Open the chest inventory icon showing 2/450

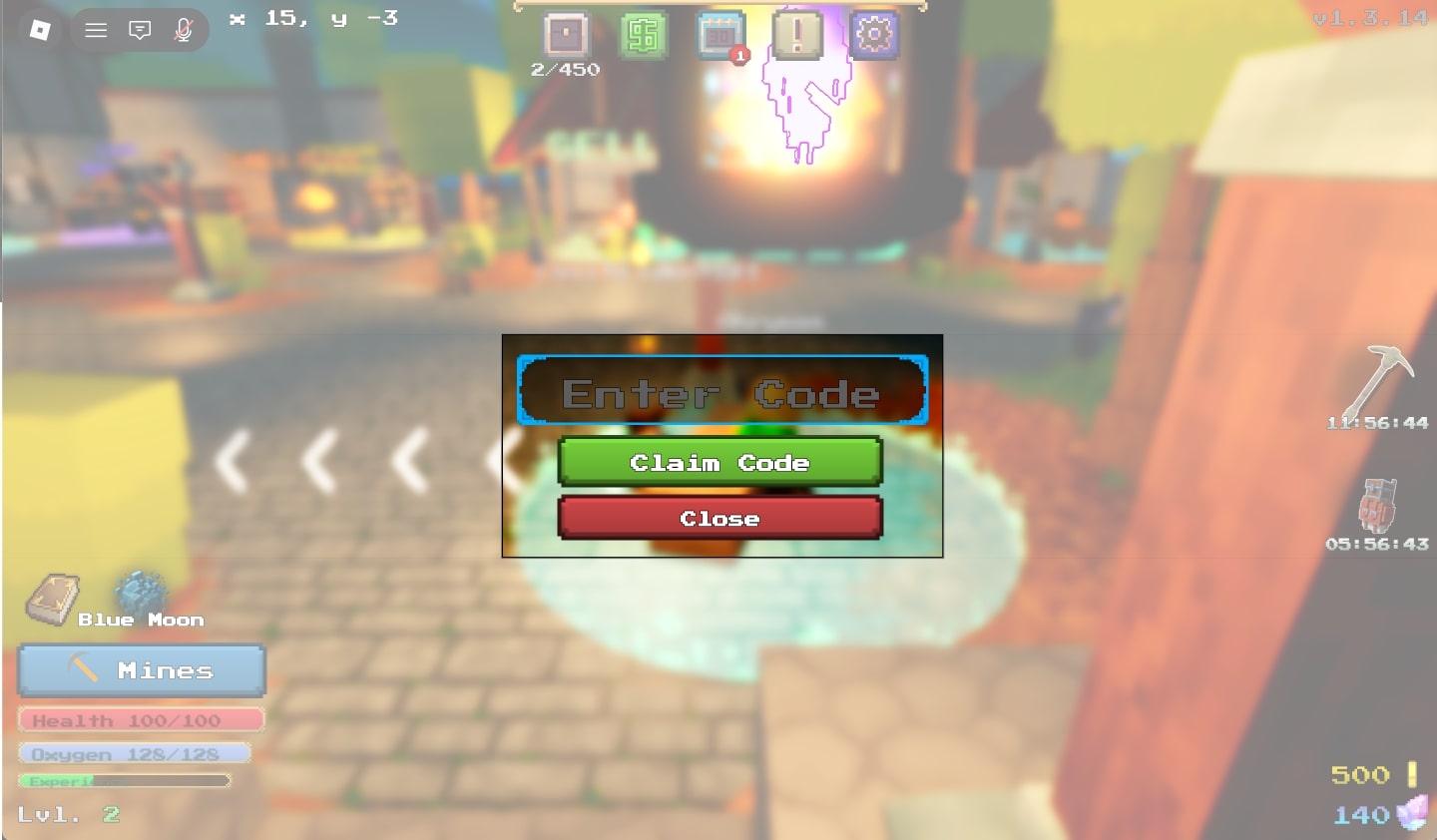coord(565,33)
